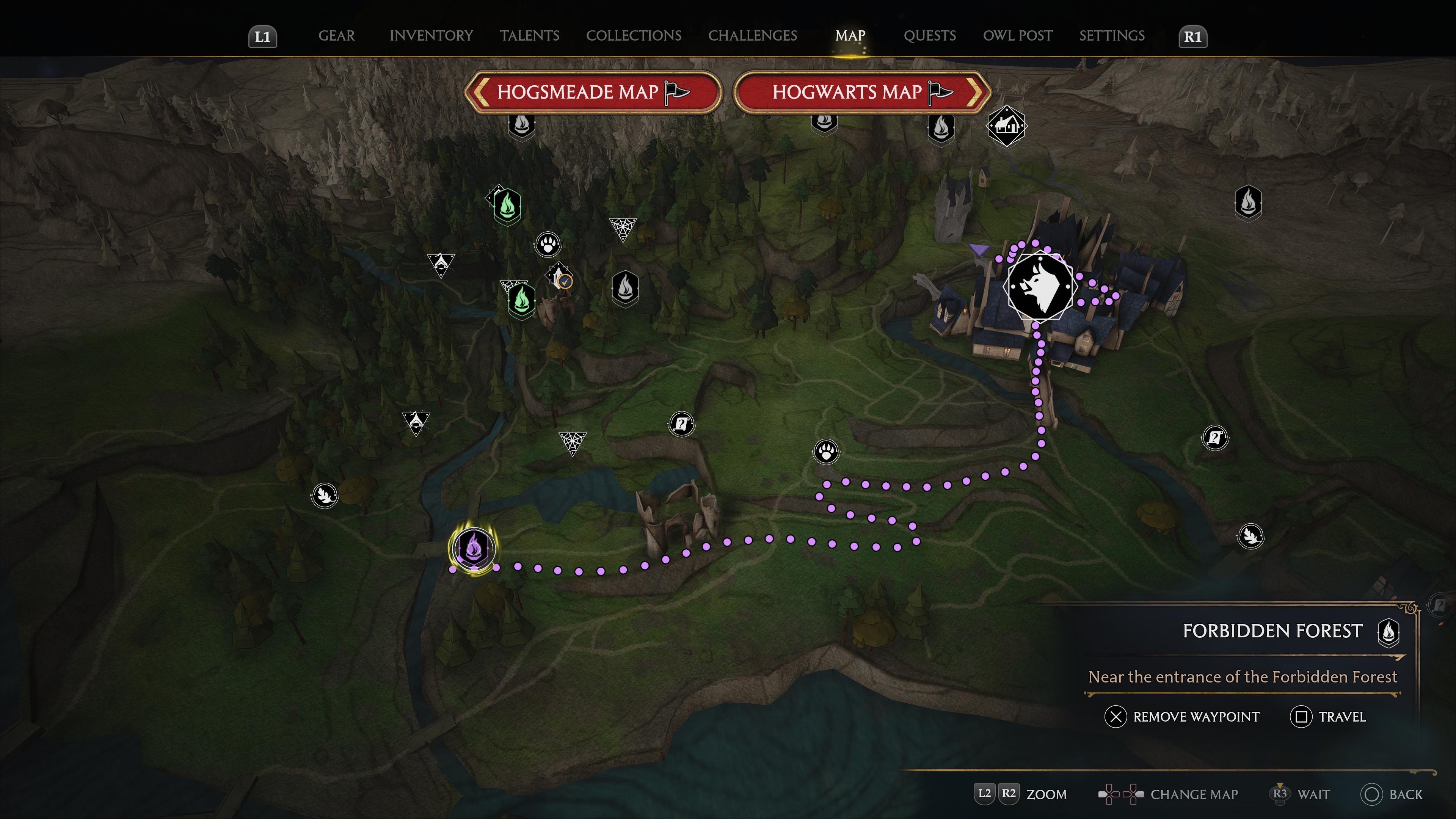The image size is (1456, 819).
Task: Select the Talents tab
Action: 529,36
